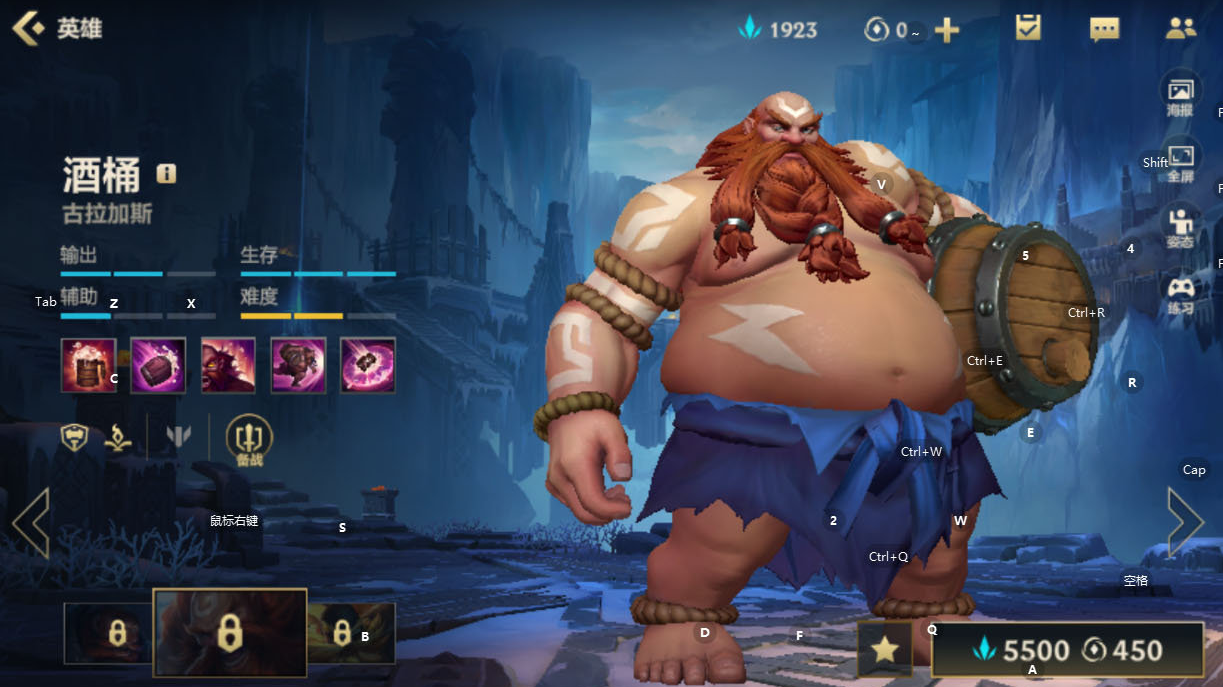Open the friends list icon

[1181, 28]
